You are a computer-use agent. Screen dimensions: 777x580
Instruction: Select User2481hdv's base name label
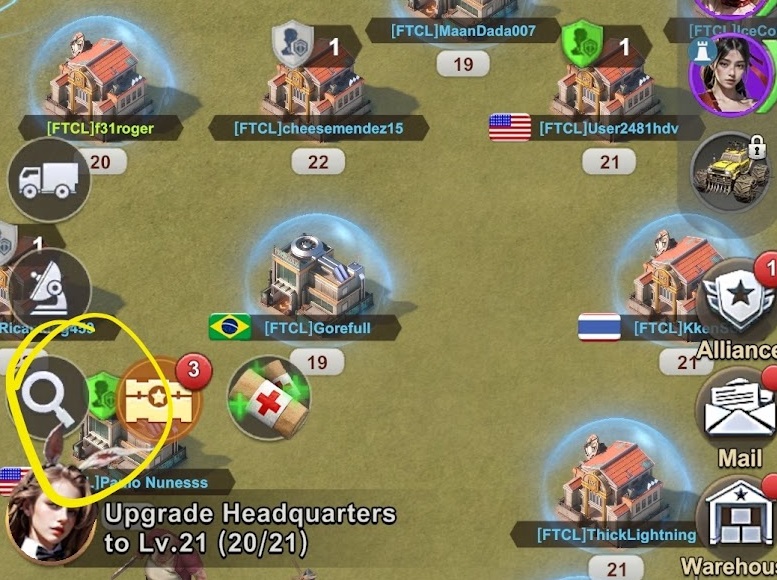coord(594,128)
